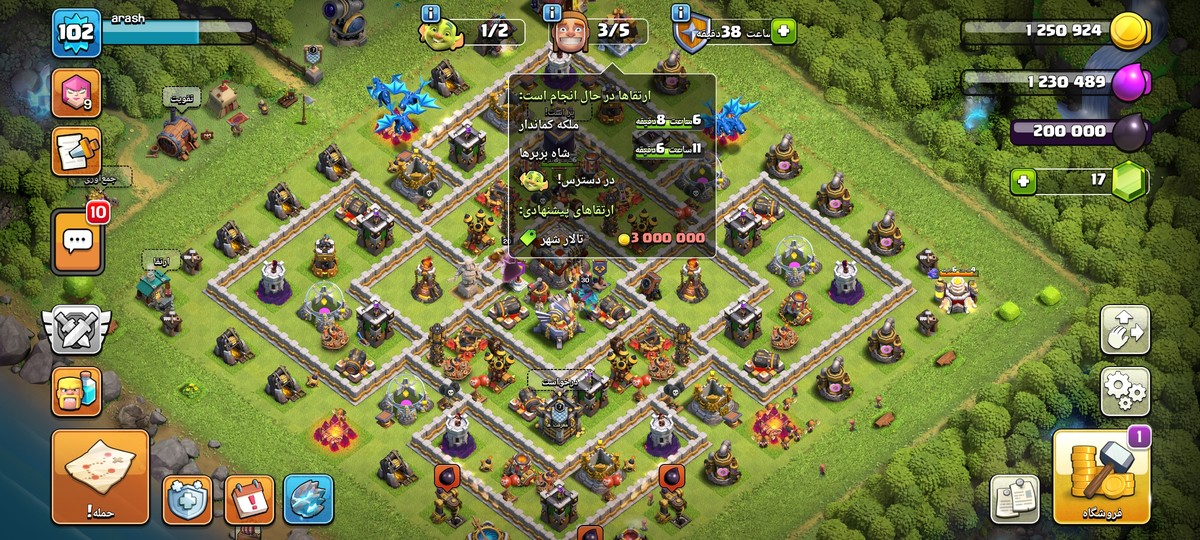The height and width of the screenshot is (540, 1200).
Task: Open the events calendar button
Action: click(249, 499)
